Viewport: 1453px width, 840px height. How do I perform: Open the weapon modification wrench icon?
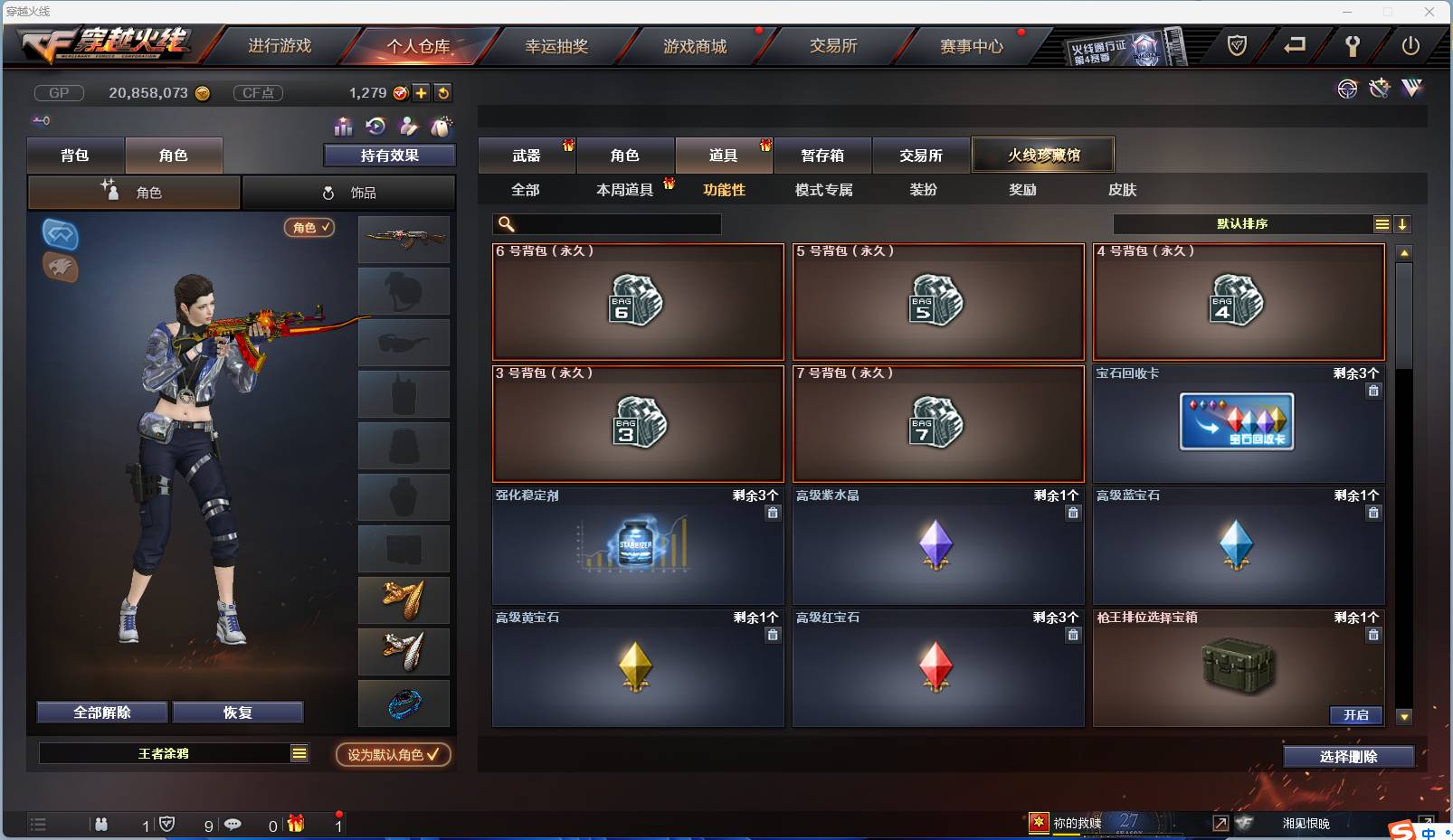pyautogui.click(x=1379, y=89)
